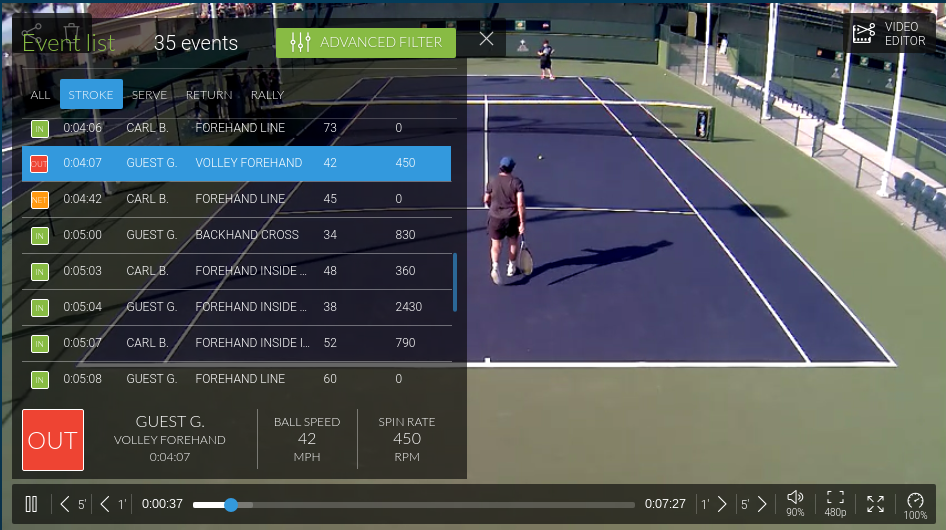Select the 0:05:04 Guest G. event row
This screenshot has width=946, height=530.
tap(236, 307)
